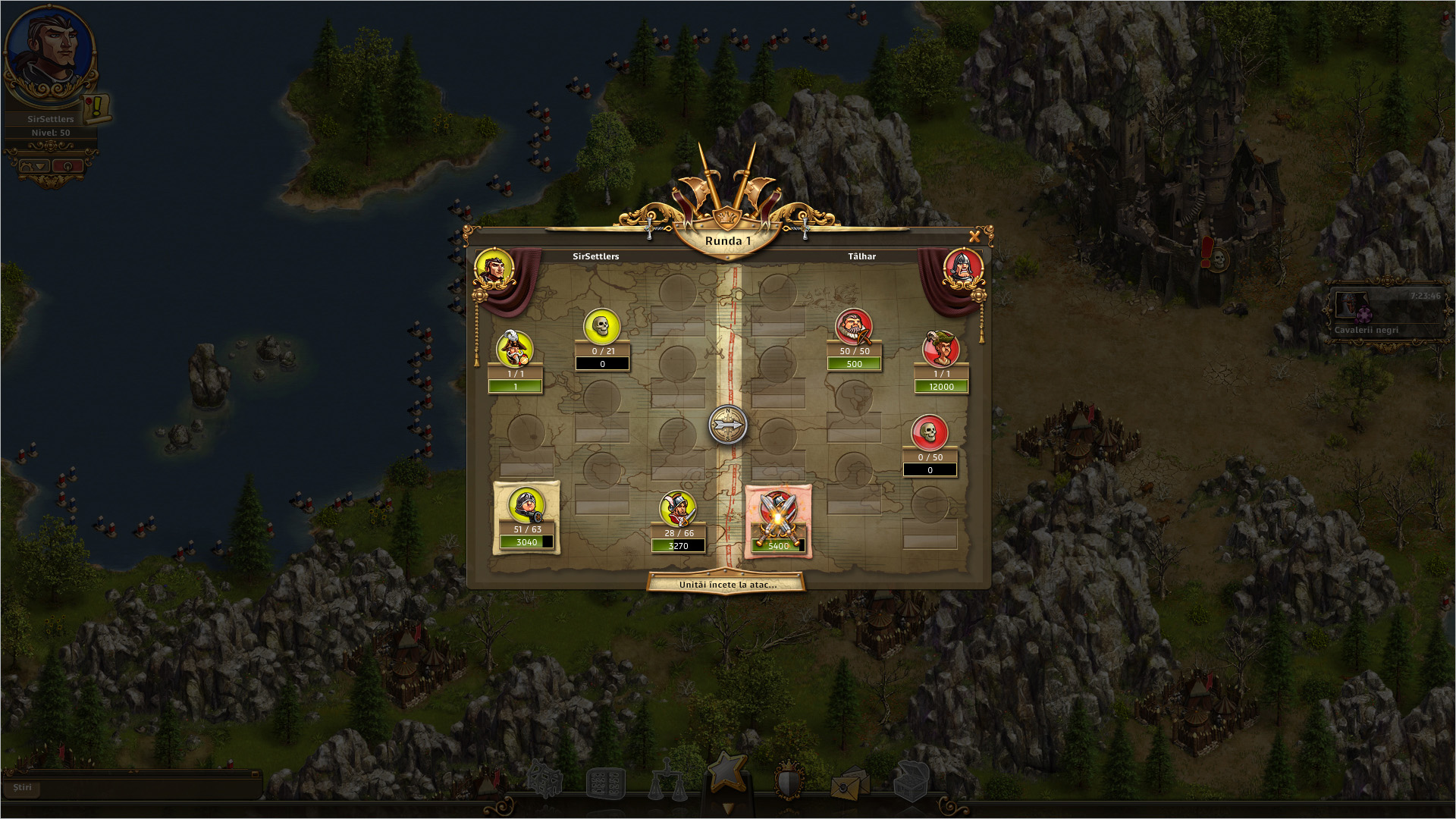Select the enemy boss with 12000 health
Image resolution: width=1456 pixels, height=819 pixels.
(941, 350)
